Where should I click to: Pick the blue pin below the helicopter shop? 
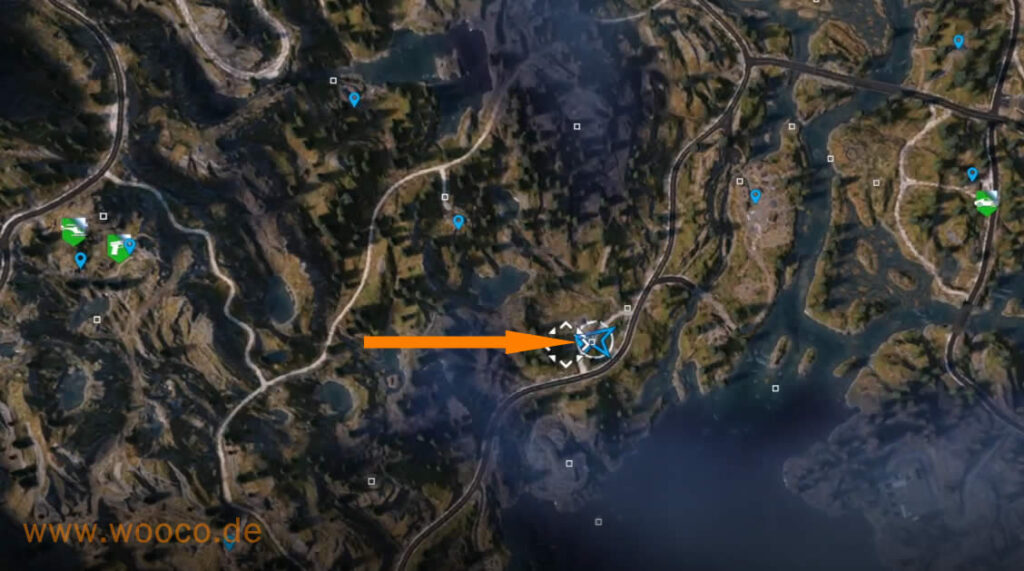tap(80, 260)
